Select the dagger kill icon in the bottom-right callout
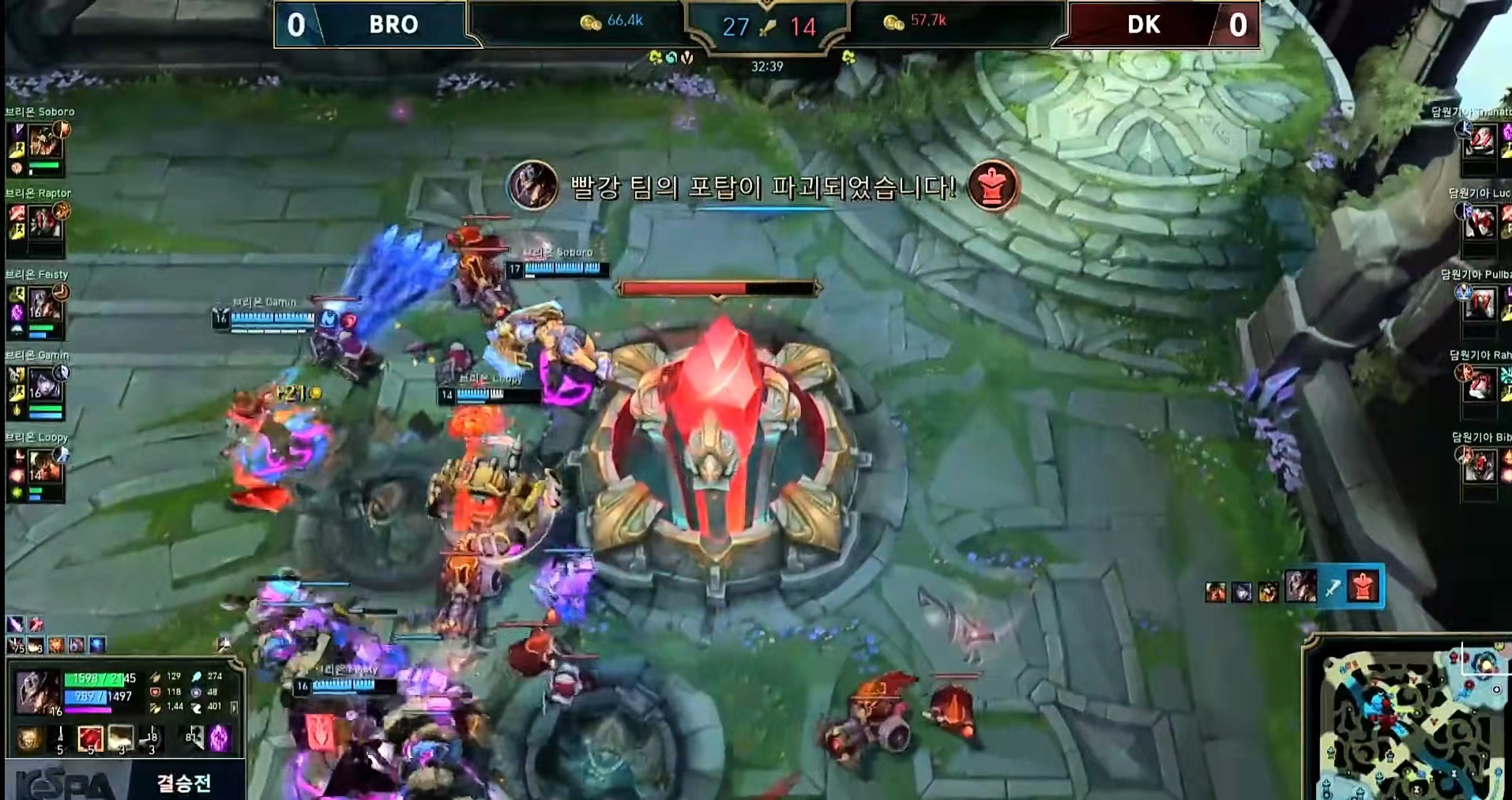The height and width of the screenshot is (800, 1512). click(x=1333, y=588)
